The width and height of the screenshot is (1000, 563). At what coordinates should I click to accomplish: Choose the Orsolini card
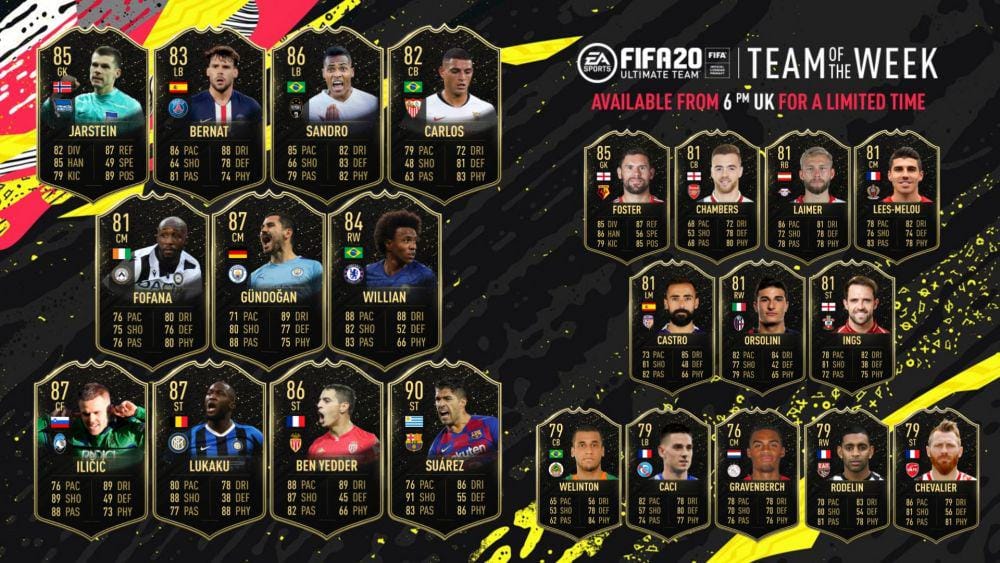tap(761, 325)
